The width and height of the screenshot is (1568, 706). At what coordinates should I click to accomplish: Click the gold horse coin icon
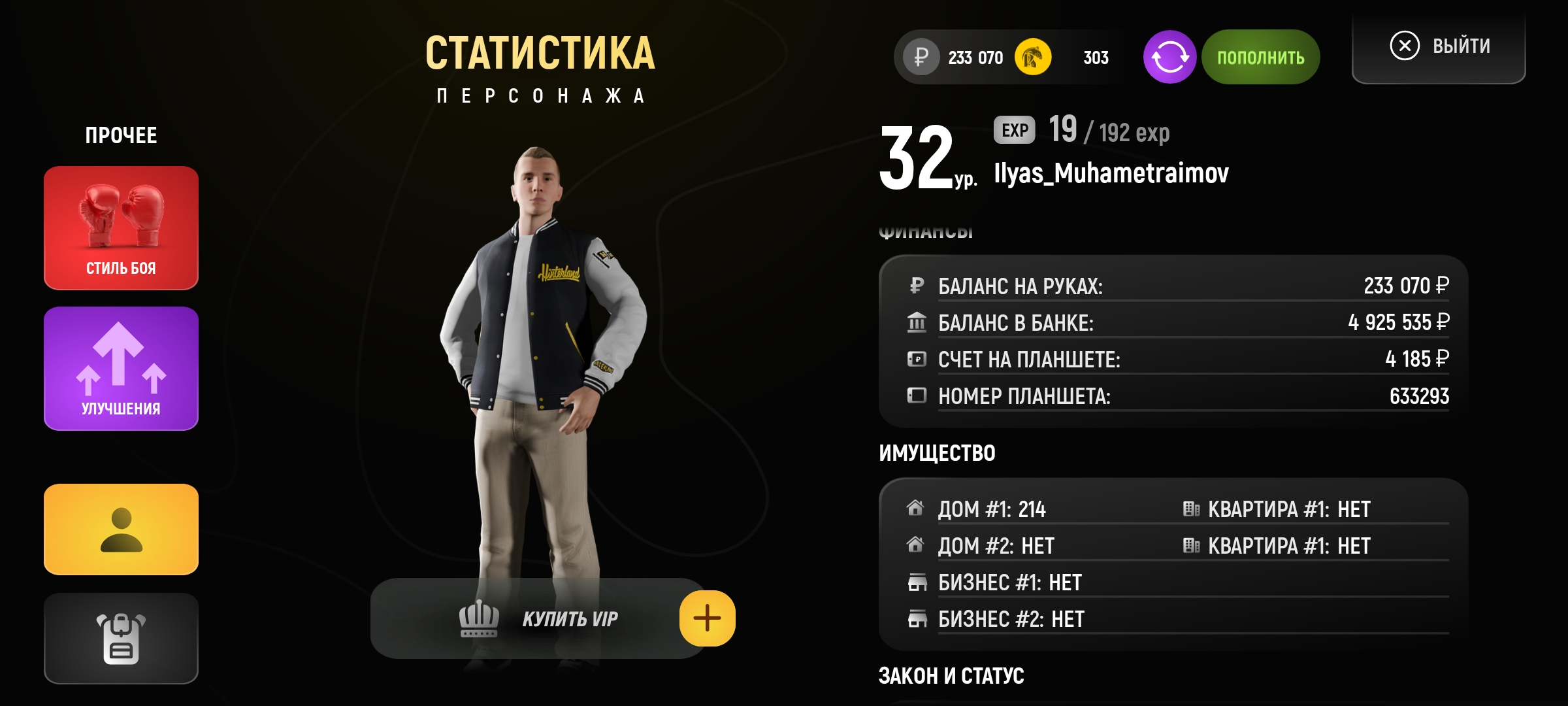pos(1033,58)
